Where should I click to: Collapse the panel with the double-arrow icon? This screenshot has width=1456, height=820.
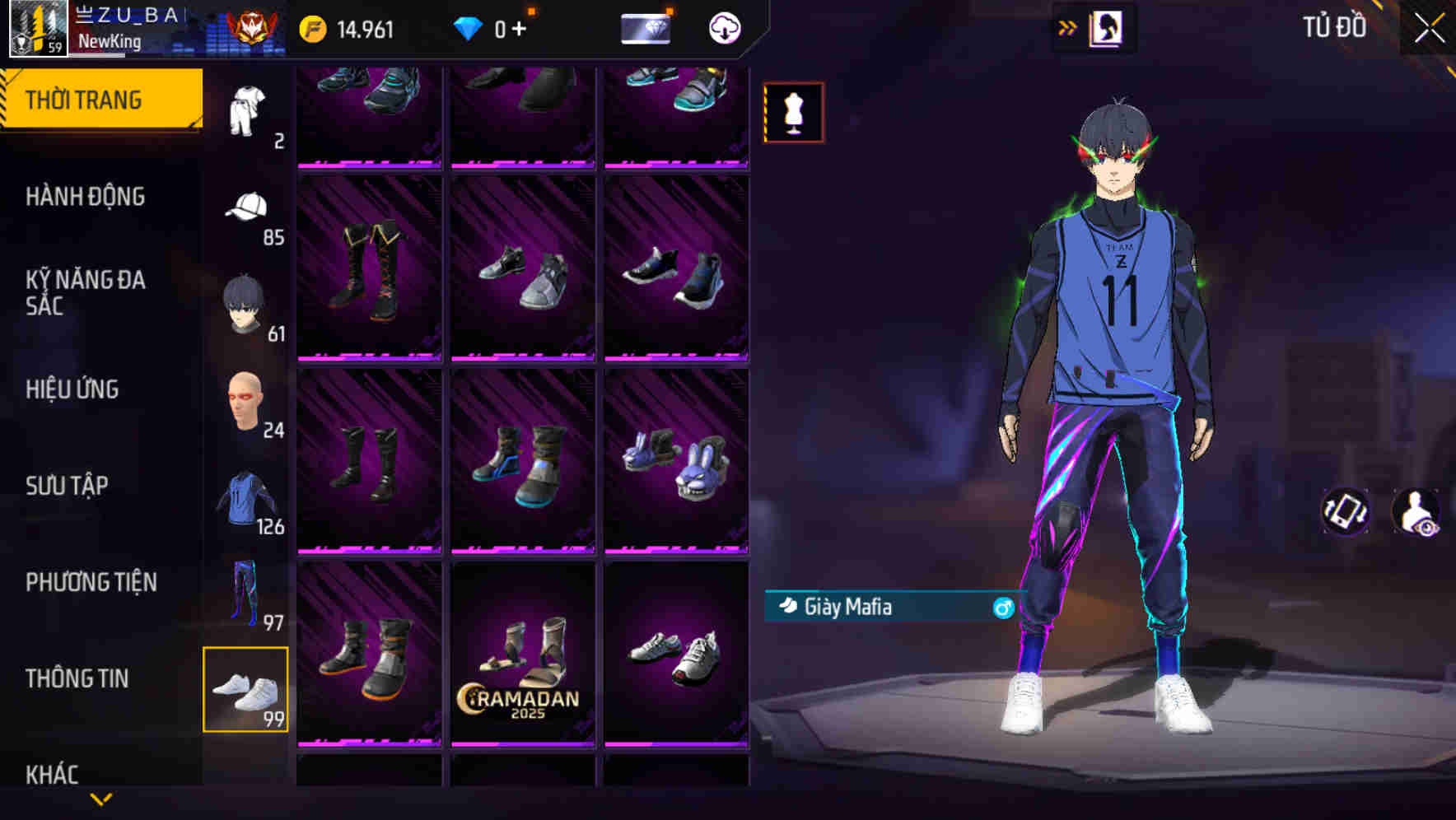coord(1068,27)
